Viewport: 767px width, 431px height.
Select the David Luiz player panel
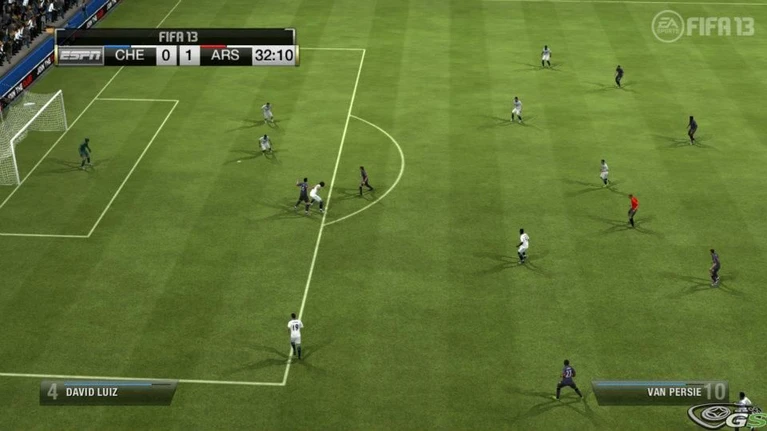point(108,392)
